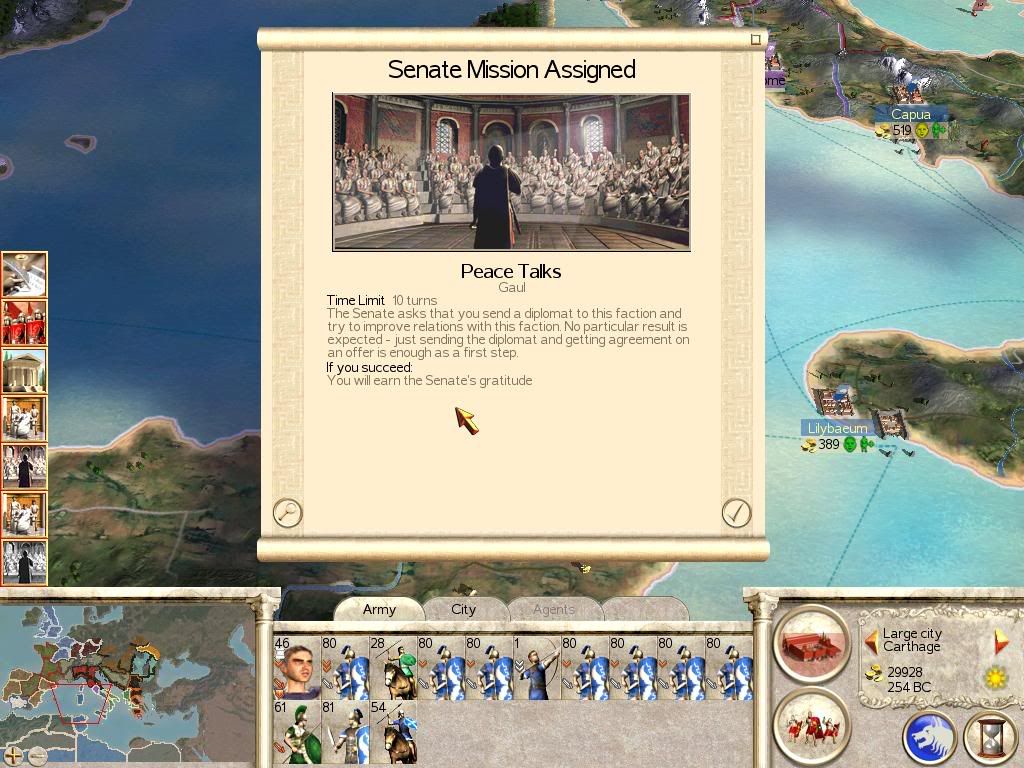The width and height of the screenshot is (1024, 768).
Task: Open the quill-and-letter event message
Action: (24, 274)
